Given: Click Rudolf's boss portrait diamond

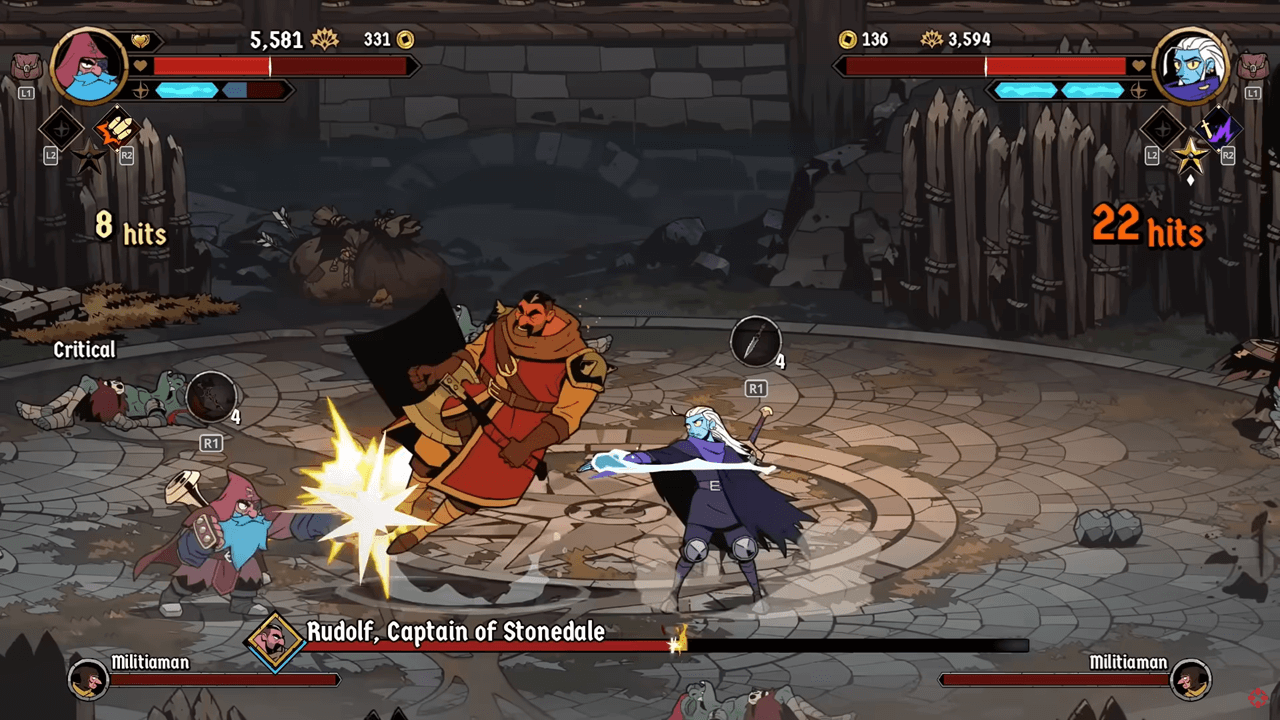Looking at the screenshot, I should [274, 641].
